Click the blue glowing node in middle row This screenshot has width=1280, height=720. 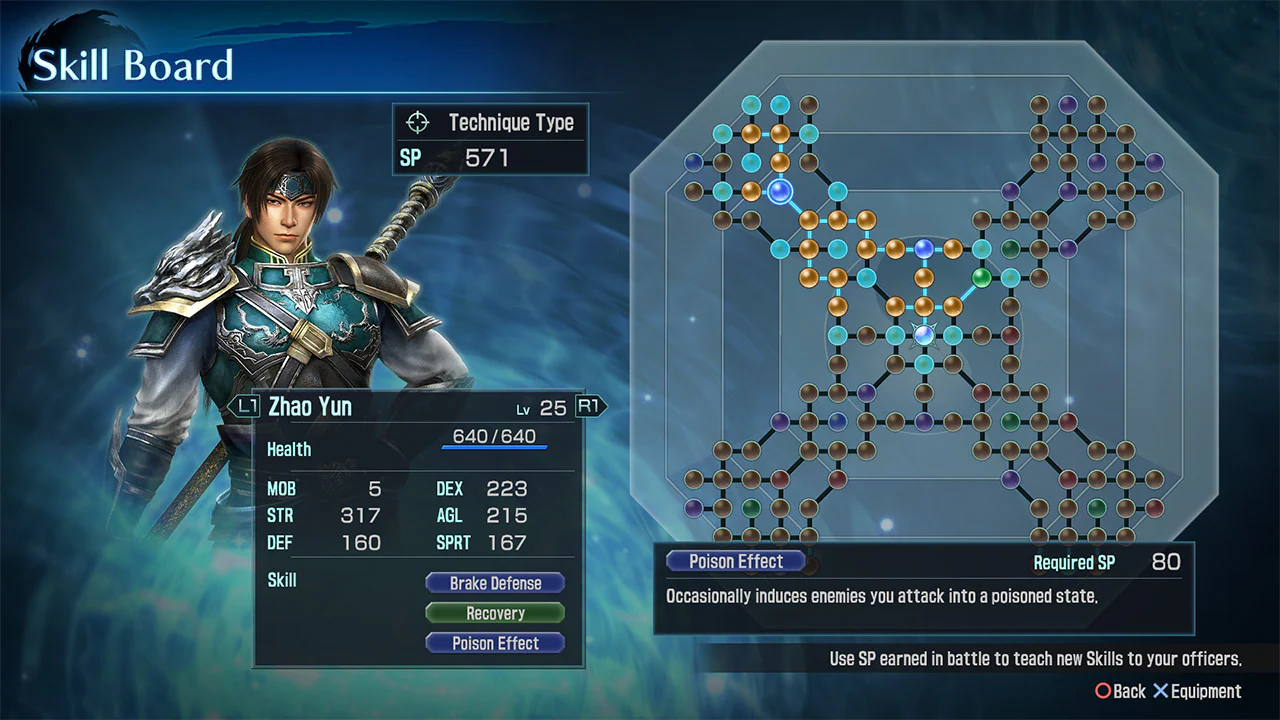point(923,248)
